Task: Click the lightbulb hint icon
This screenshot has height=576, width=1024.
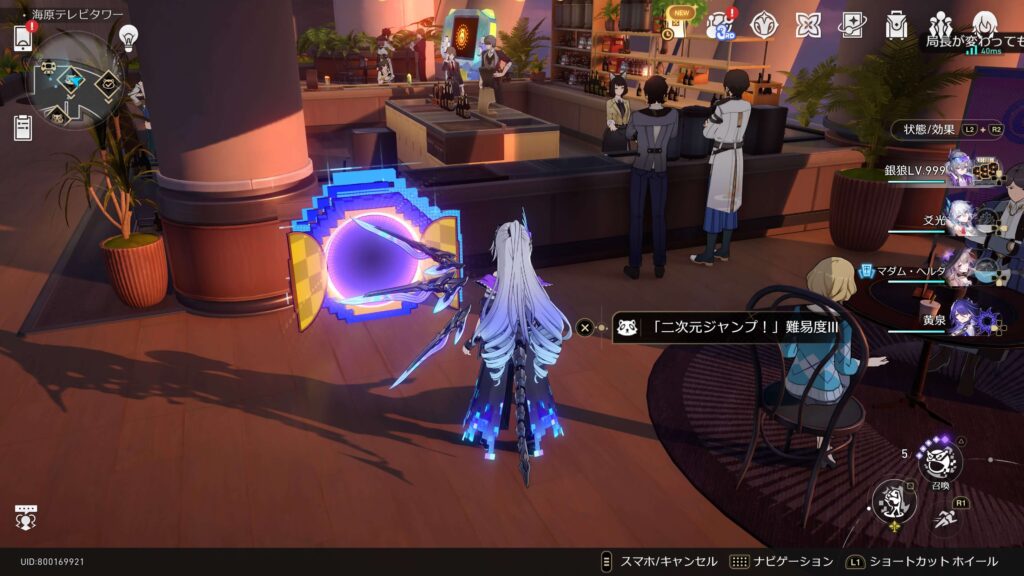Action: 128,37
